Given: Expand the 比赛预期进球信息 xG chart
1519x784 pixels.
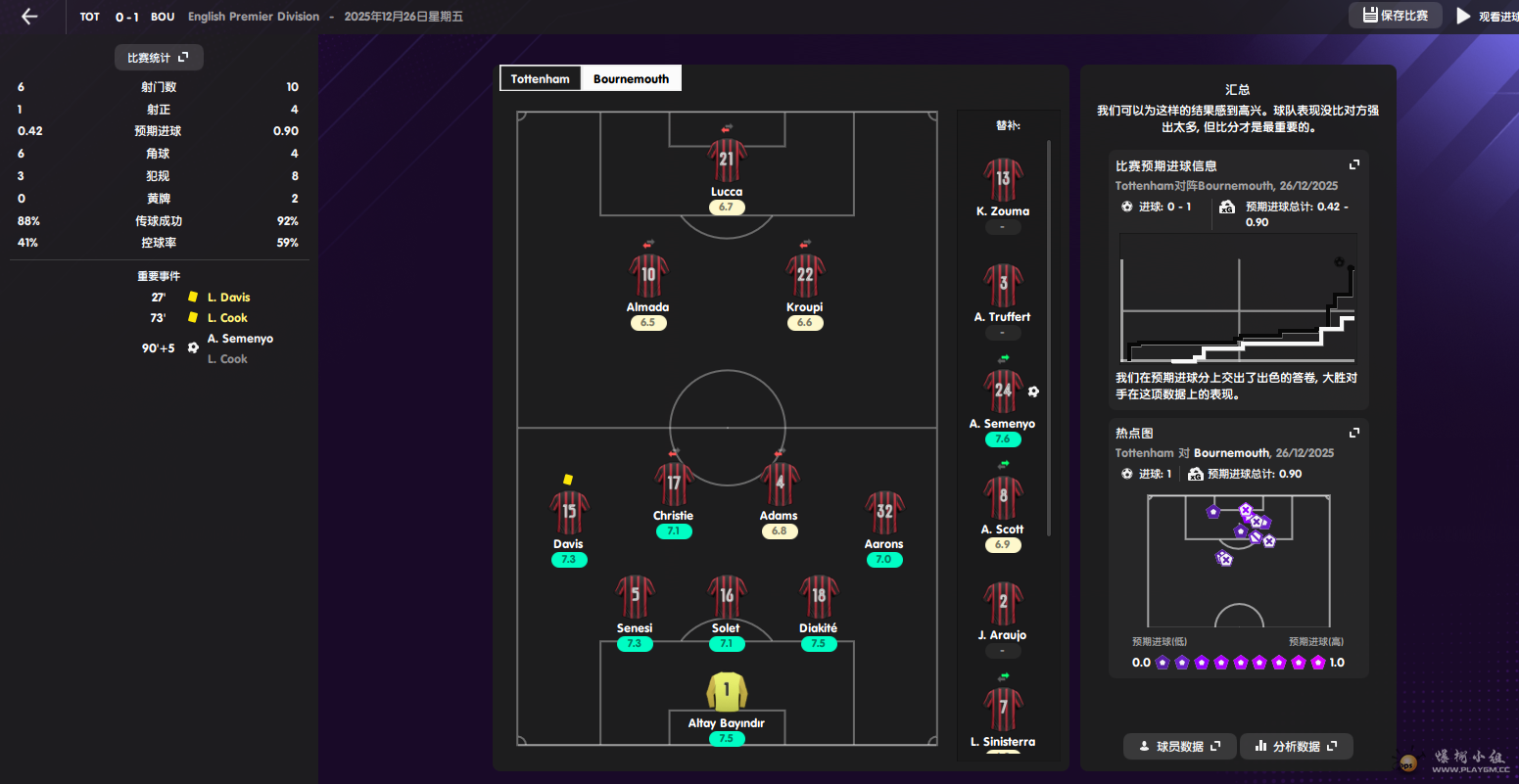Looking at the screenshot, I should click(1354, 165).
